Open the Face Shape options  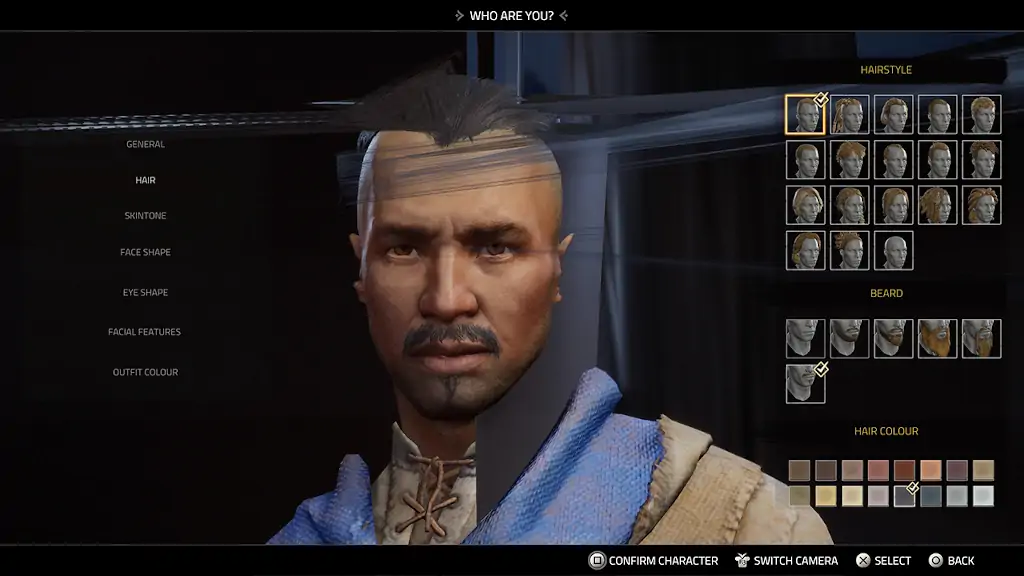coord(145,252)
